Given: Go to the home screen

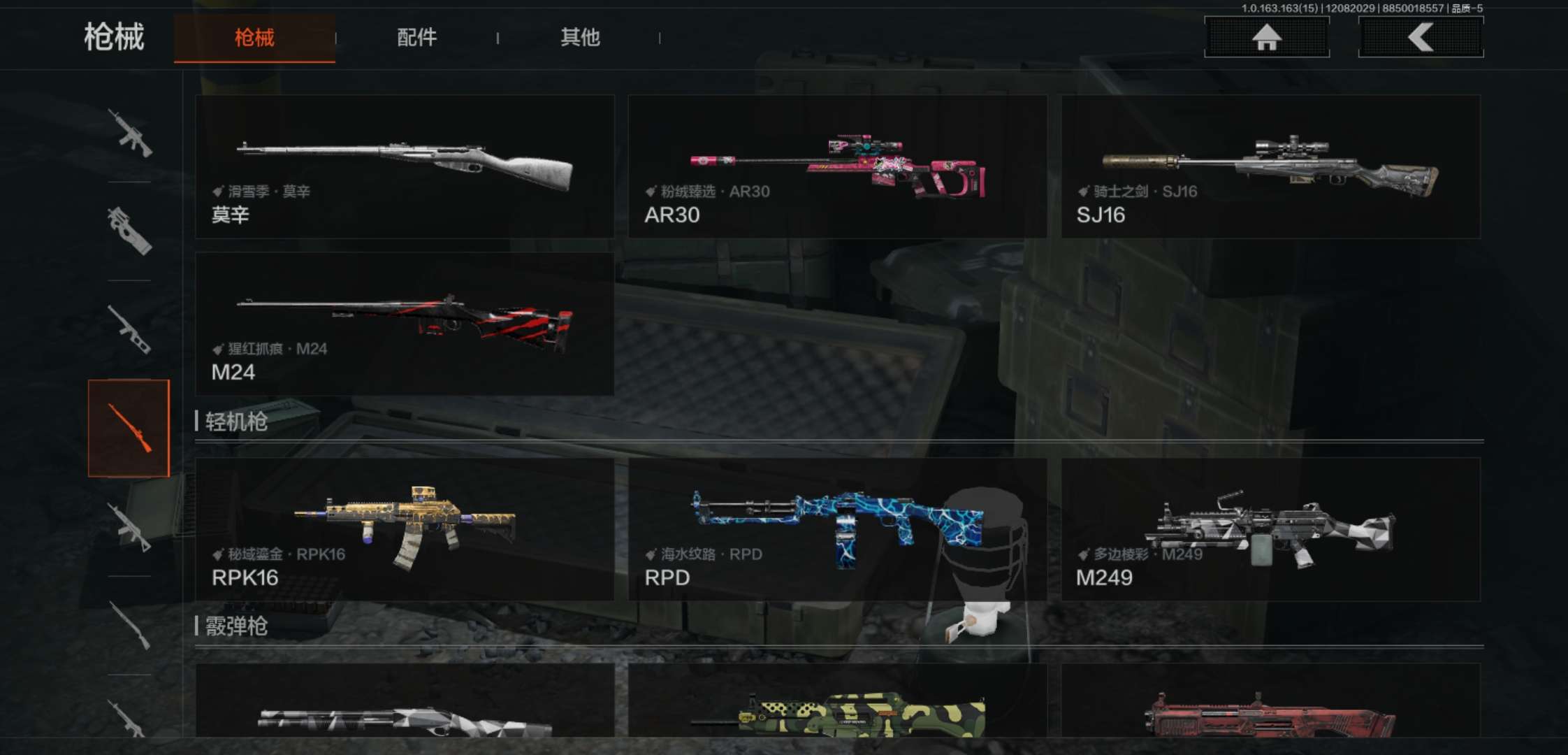Looking at the screenshot, I should point(1266,38).
